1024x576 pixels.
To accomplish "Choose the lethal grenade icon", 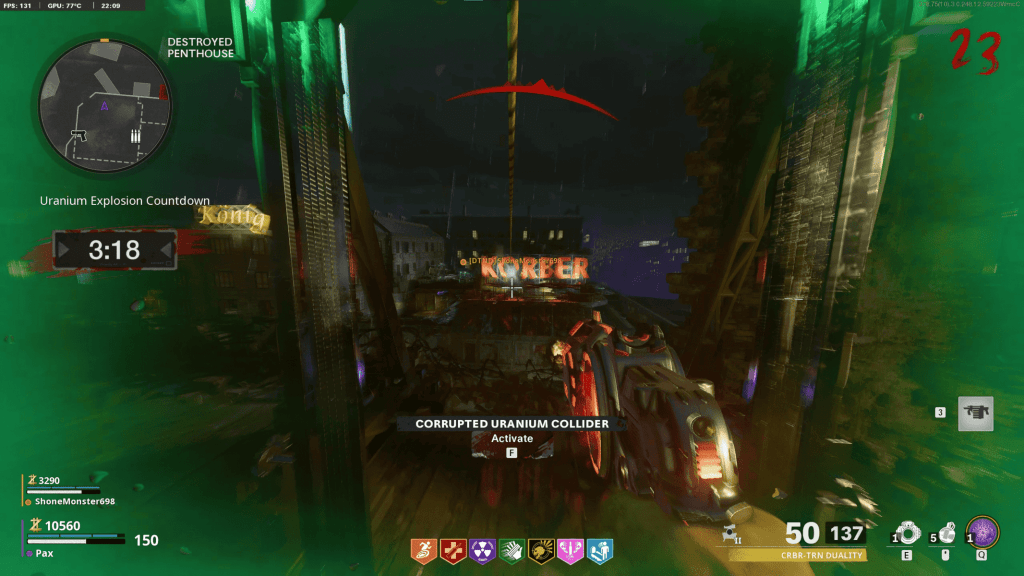I will click(x=944, y=532).
